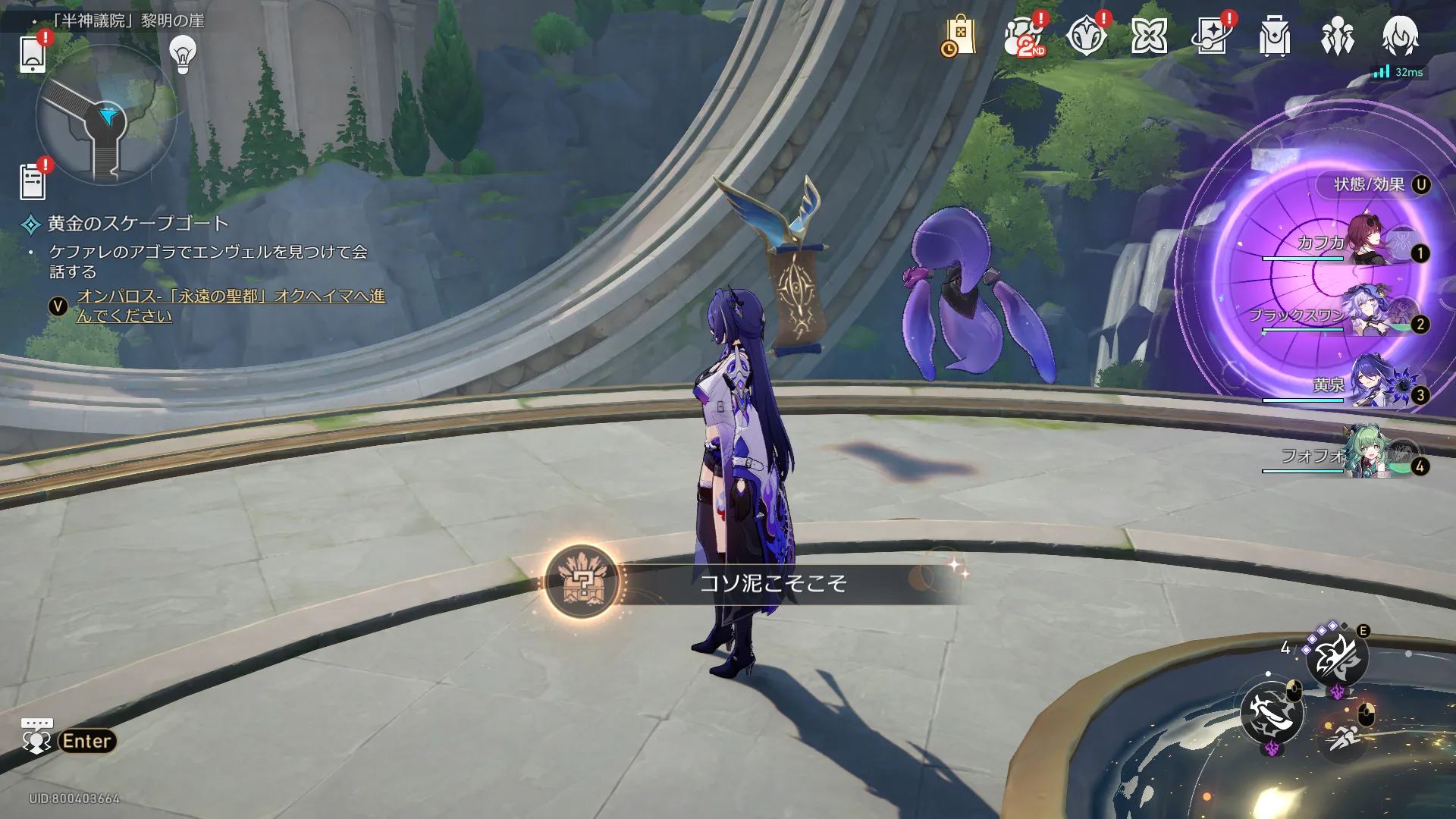Open the chat speech-bubble icon
The width and height of the screenshot is (1456, 819).
tap(36, 737)
